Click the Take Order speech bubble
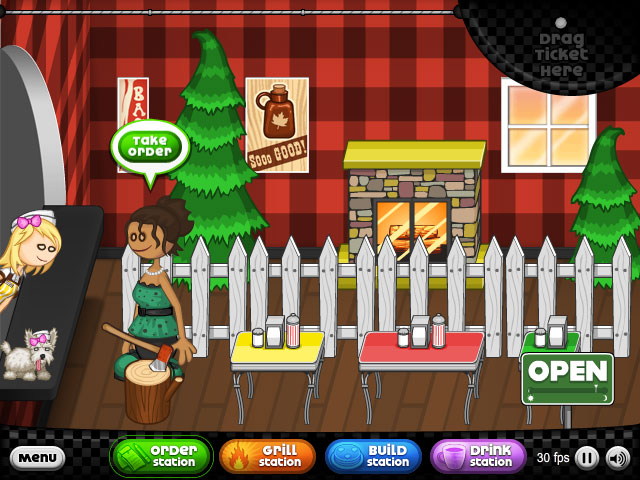This screenshot has width=640, height=480. coord(149,146)
